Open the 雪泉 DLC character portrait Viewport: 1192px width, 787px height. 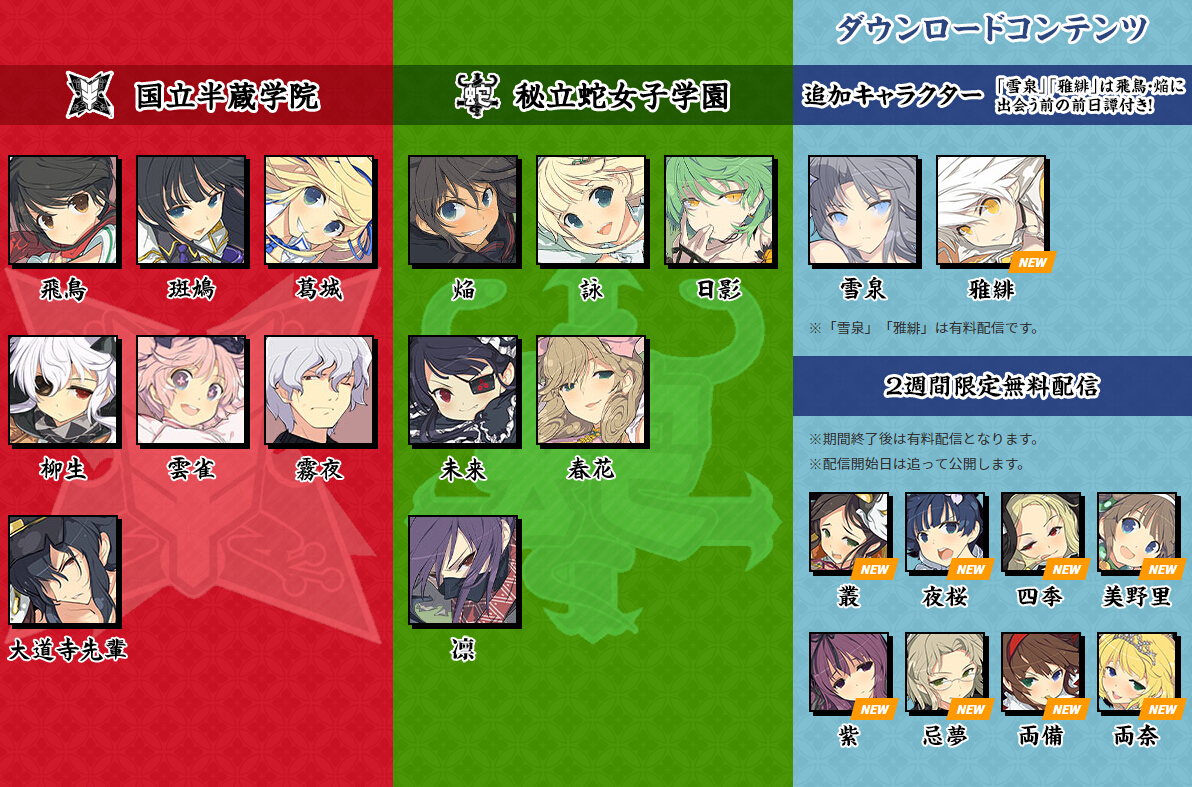coord(863,210)
